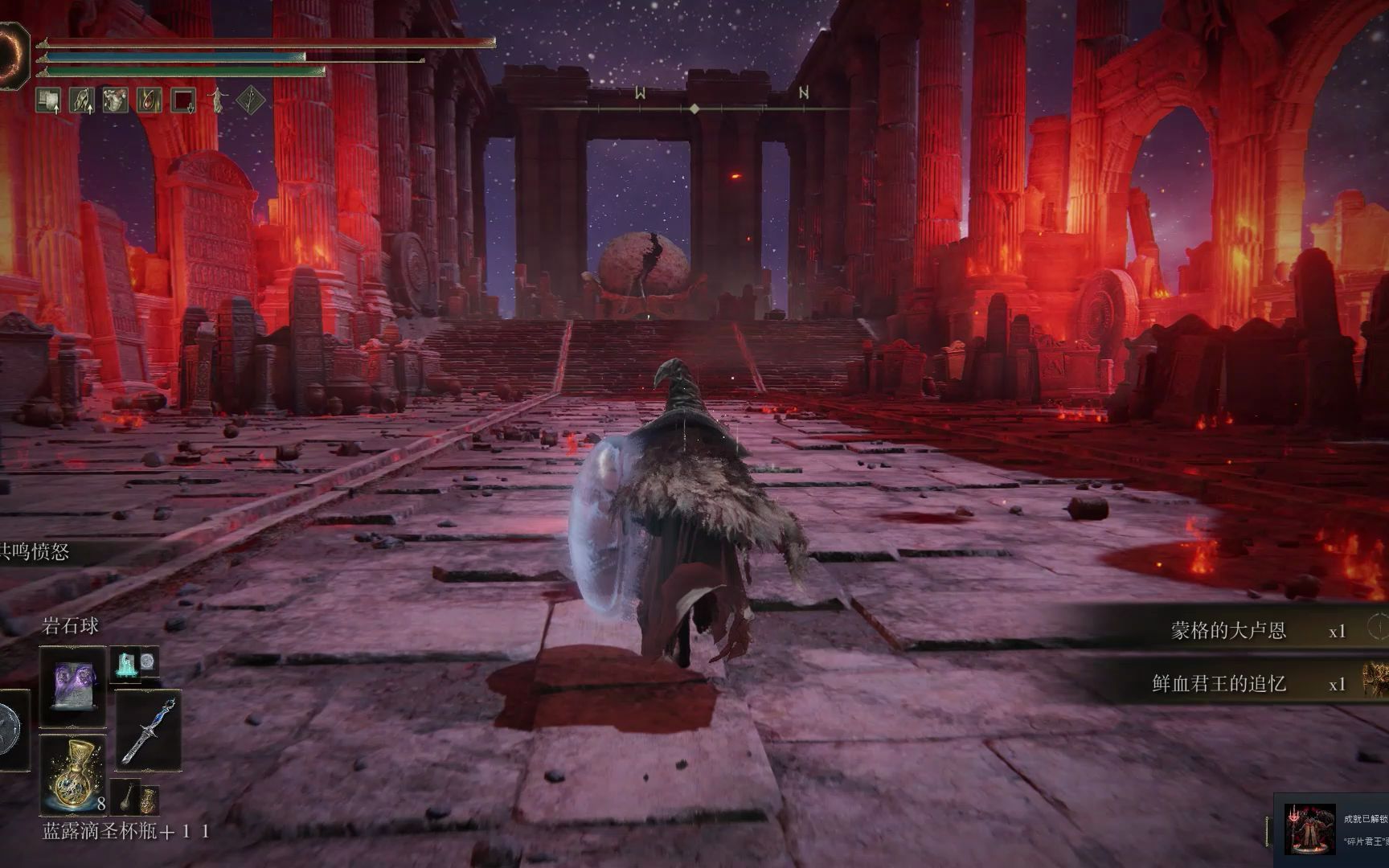
Task: Click the 蒙格的大卢恩 item pickup notice
Action: pos(1228,630)
